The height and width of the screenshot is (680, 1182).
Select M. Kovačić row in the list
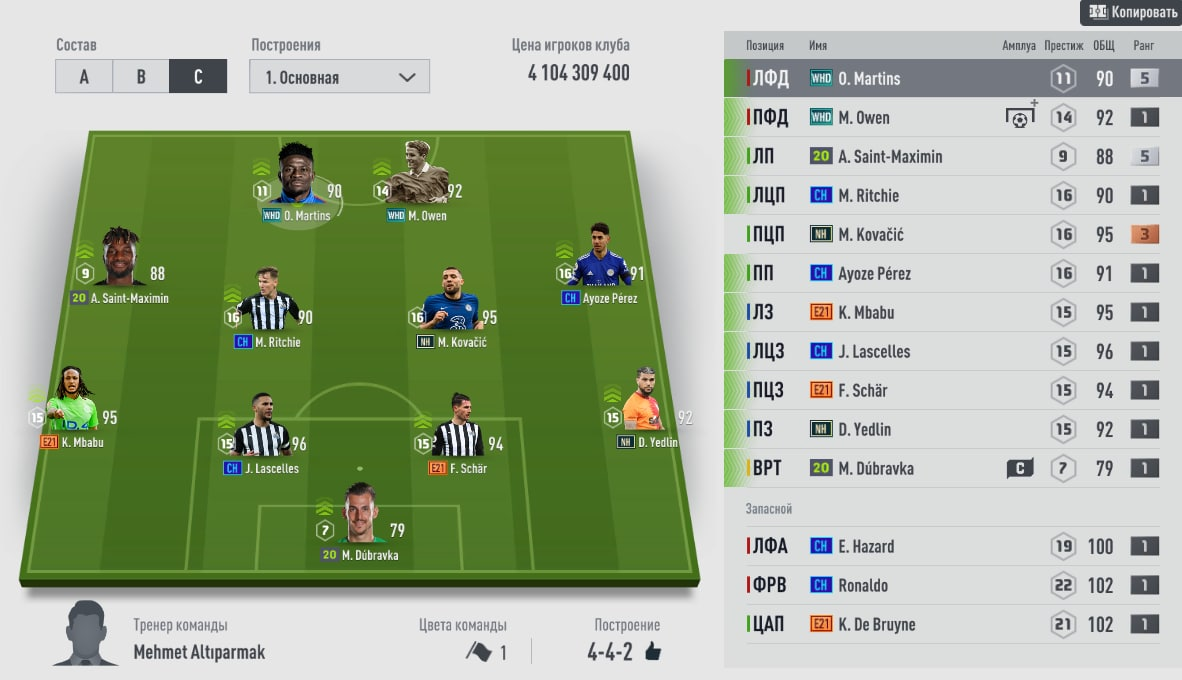pyautogui.click(x=952, y=234)
